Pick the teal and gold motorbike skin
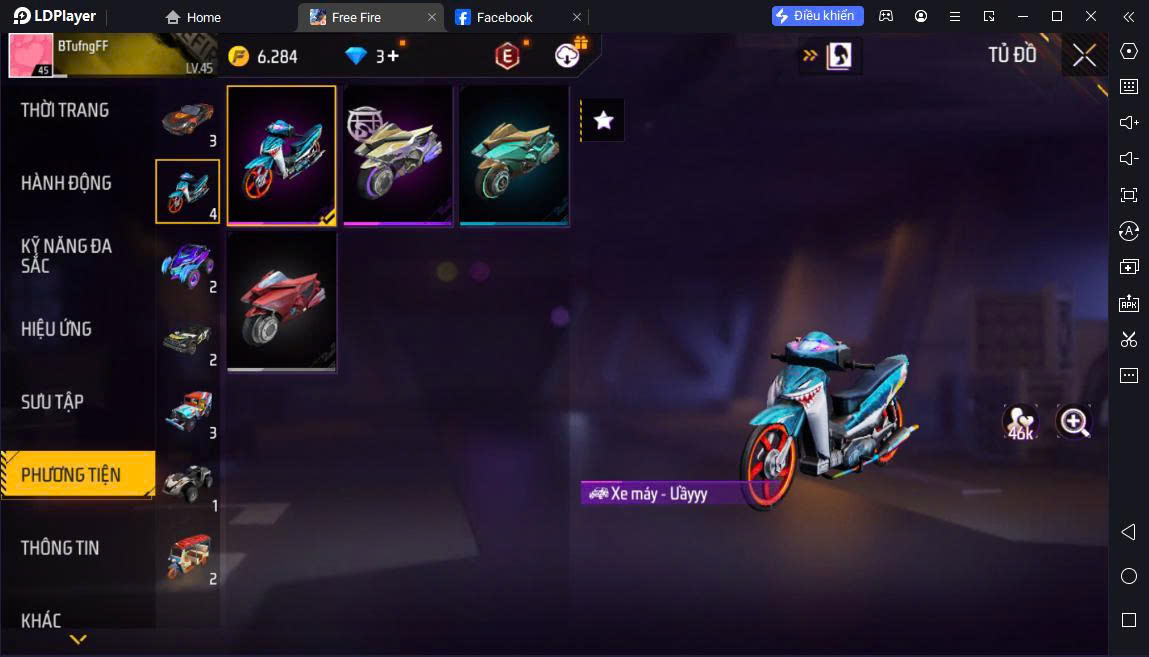The width and height of the screenshot is (1149, 657). pos(514,155)
